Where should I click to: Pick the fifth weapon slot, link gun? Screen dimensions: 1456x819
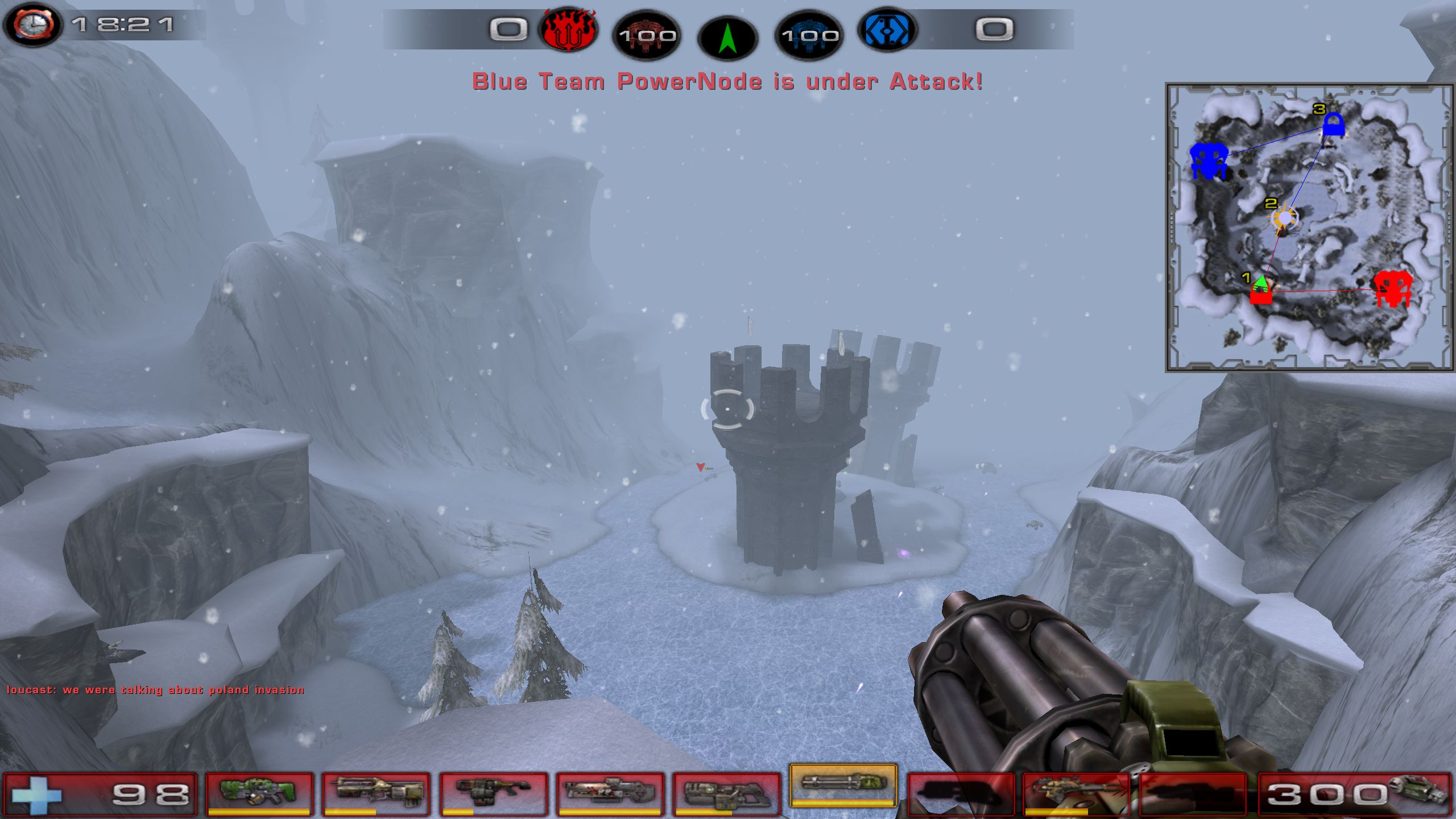[x=726, y=793]
